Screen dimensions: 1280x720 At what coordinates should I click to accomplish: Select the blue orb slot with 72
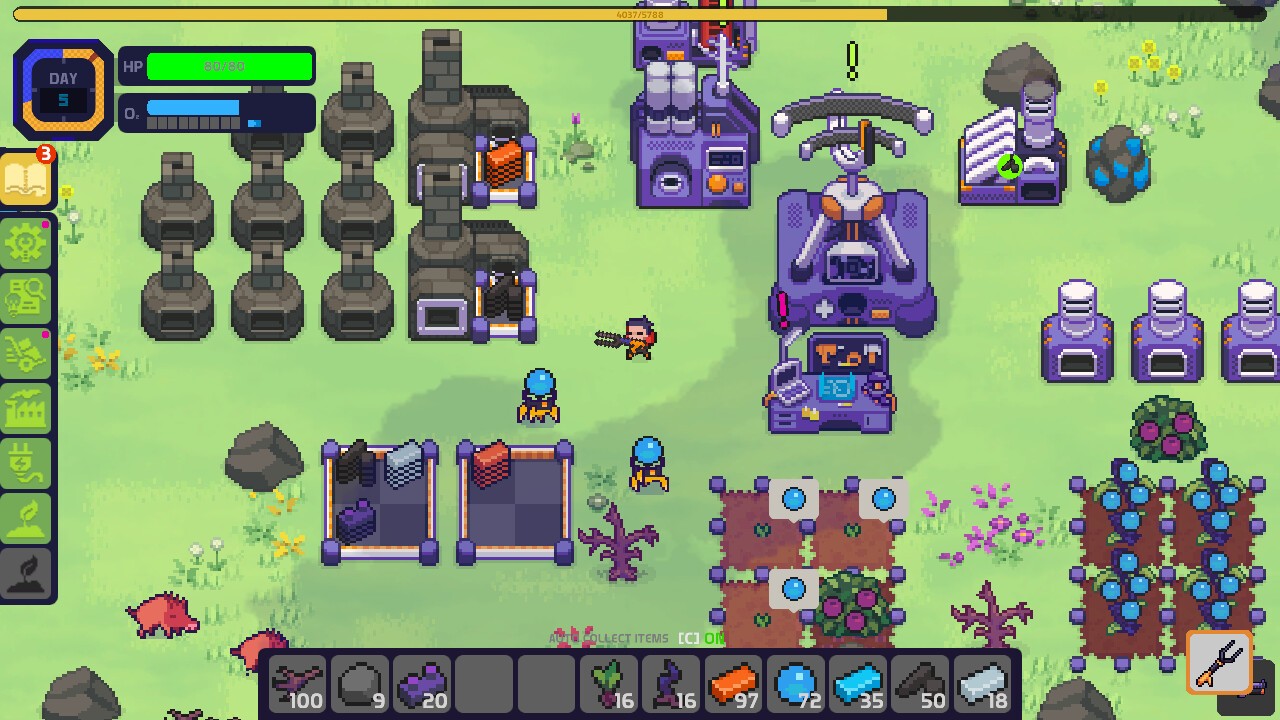coord(795,686)
